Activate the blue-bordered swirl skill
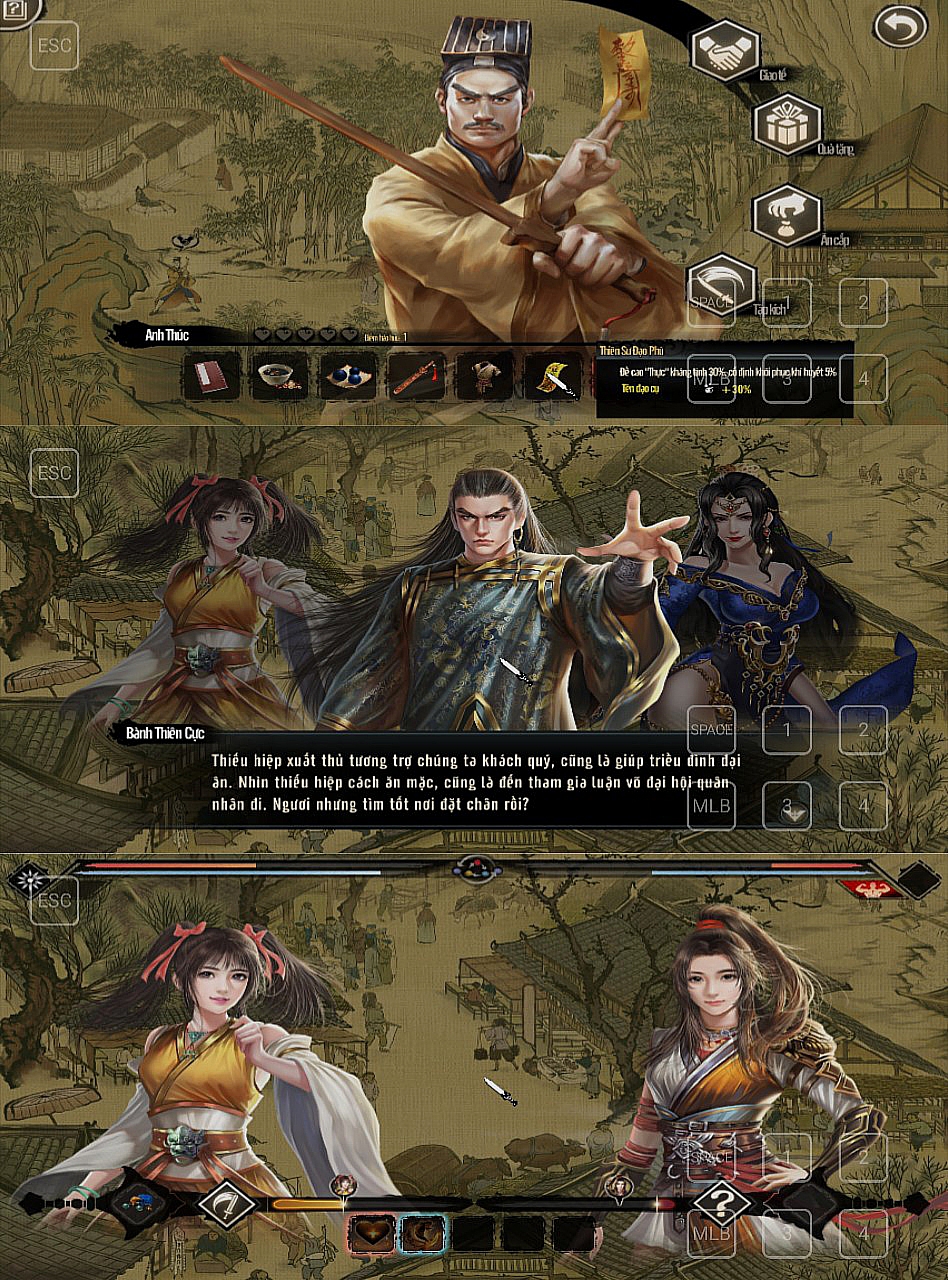948x1280 pixels. [x=422, y=1234]
